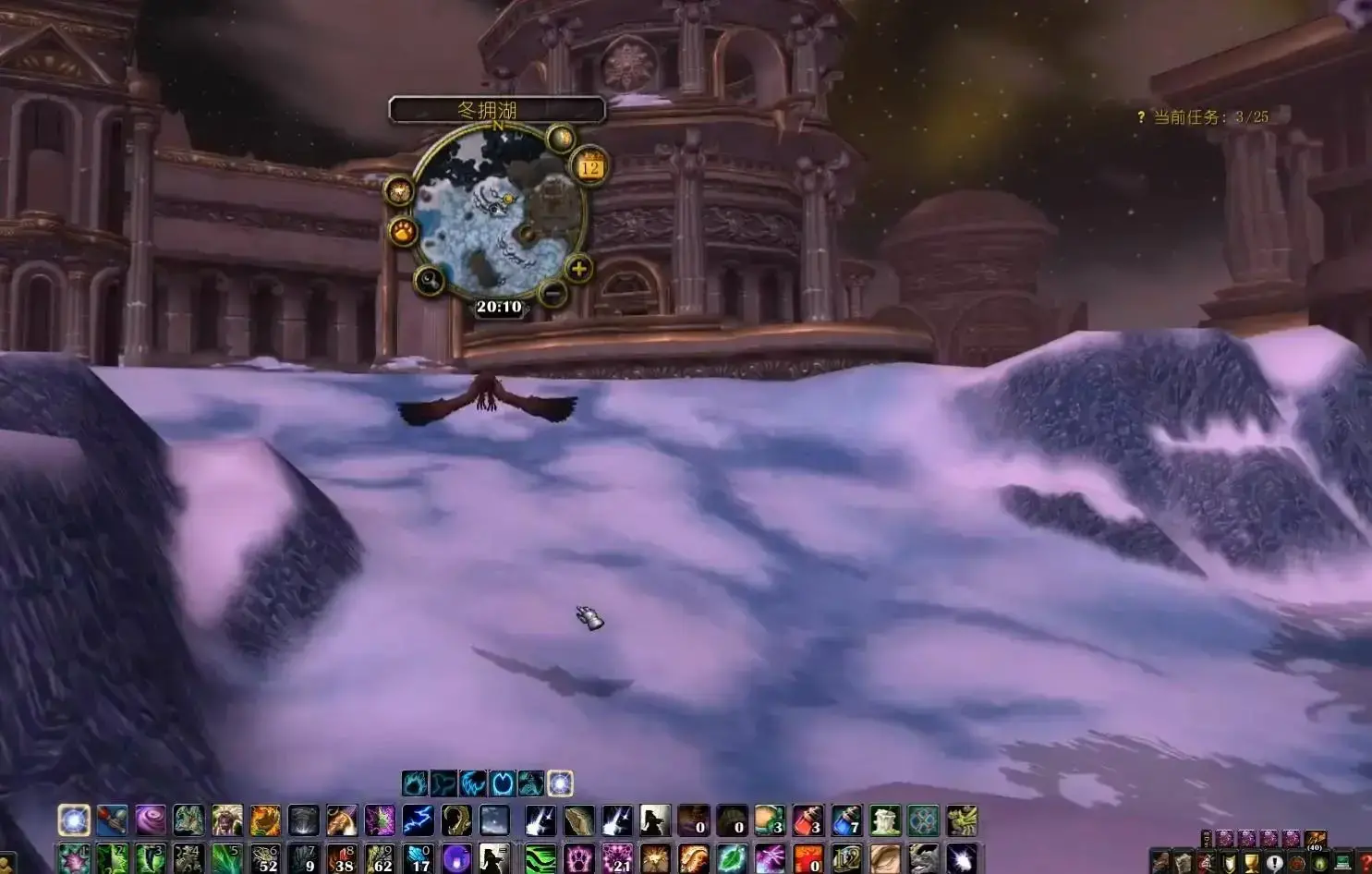This screenshot has height=874, width=1372.
Task: Click the Wintergrasp zone name banner
Action: [x=497, y=110]
